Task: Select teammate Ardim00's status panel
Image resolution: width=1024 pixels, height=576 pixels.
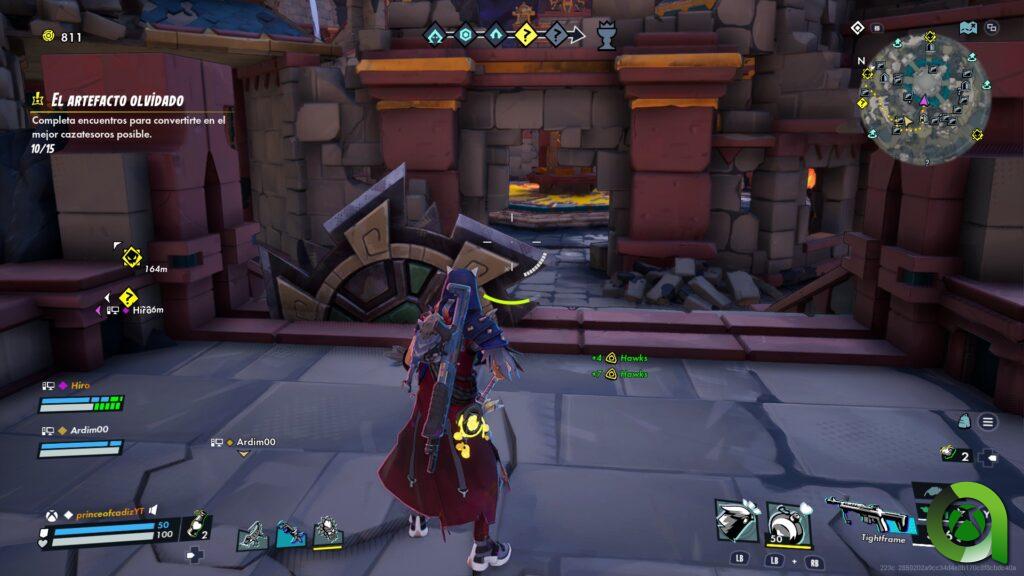Action: 80,440
